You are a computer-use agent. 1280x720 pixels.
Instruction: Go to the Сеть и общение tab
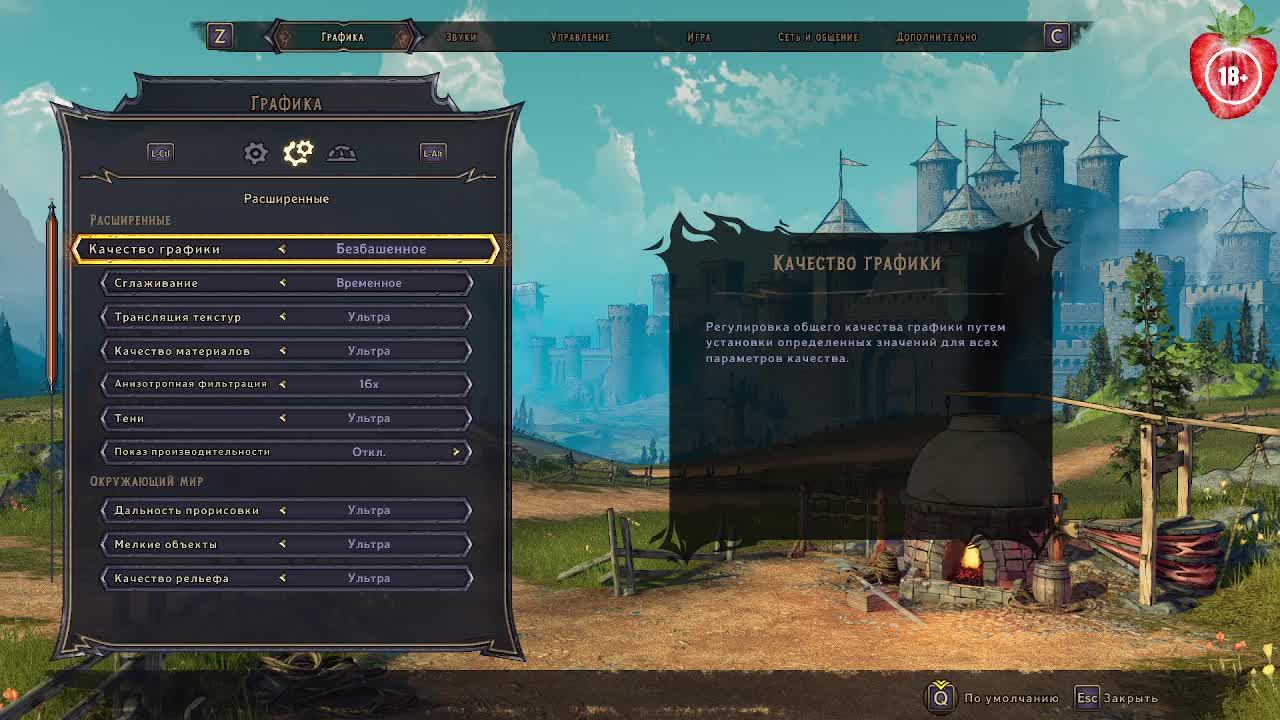(818, 37)
